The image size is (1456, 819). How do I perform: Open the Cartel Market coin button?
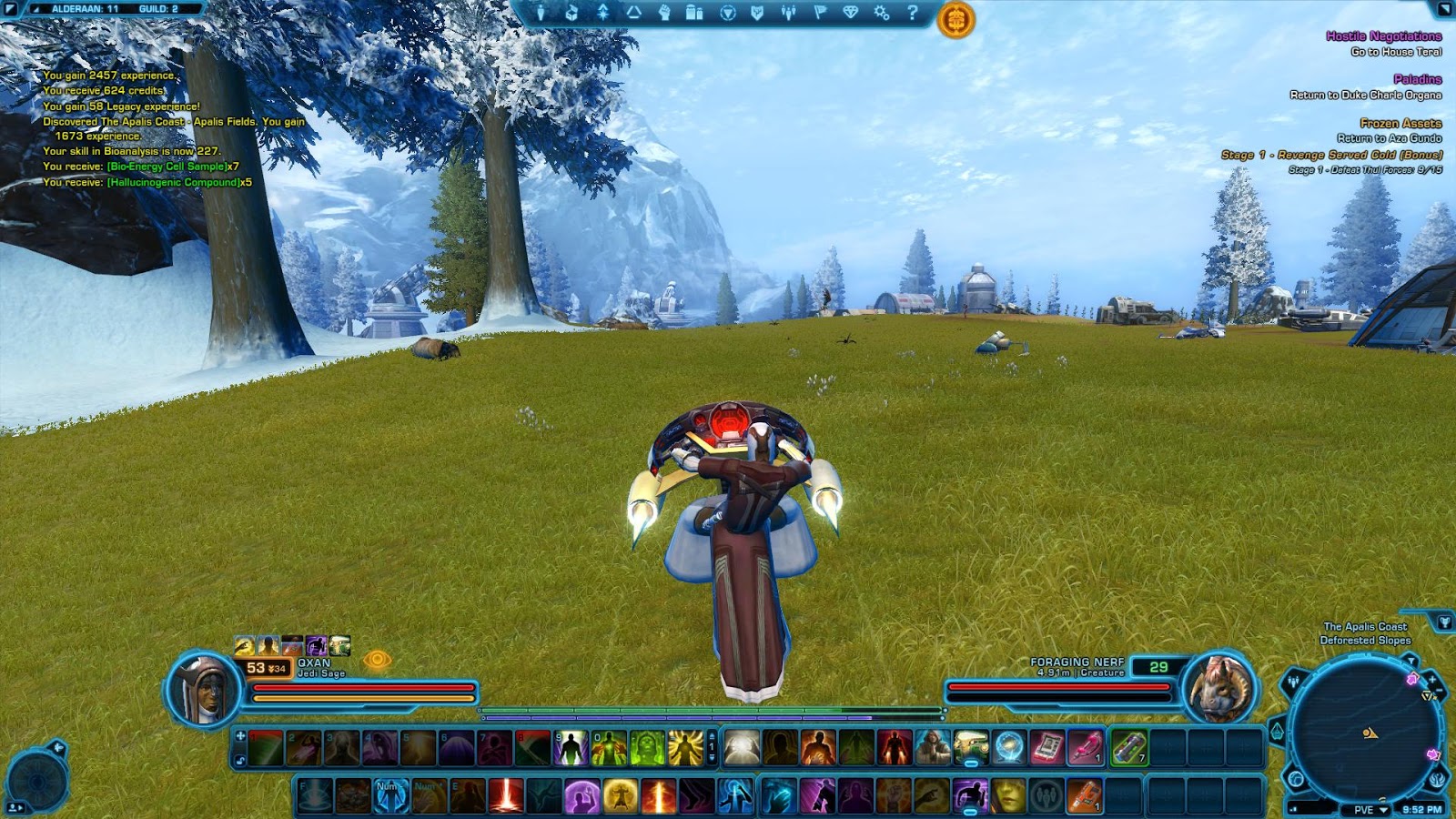click(955, 19)
